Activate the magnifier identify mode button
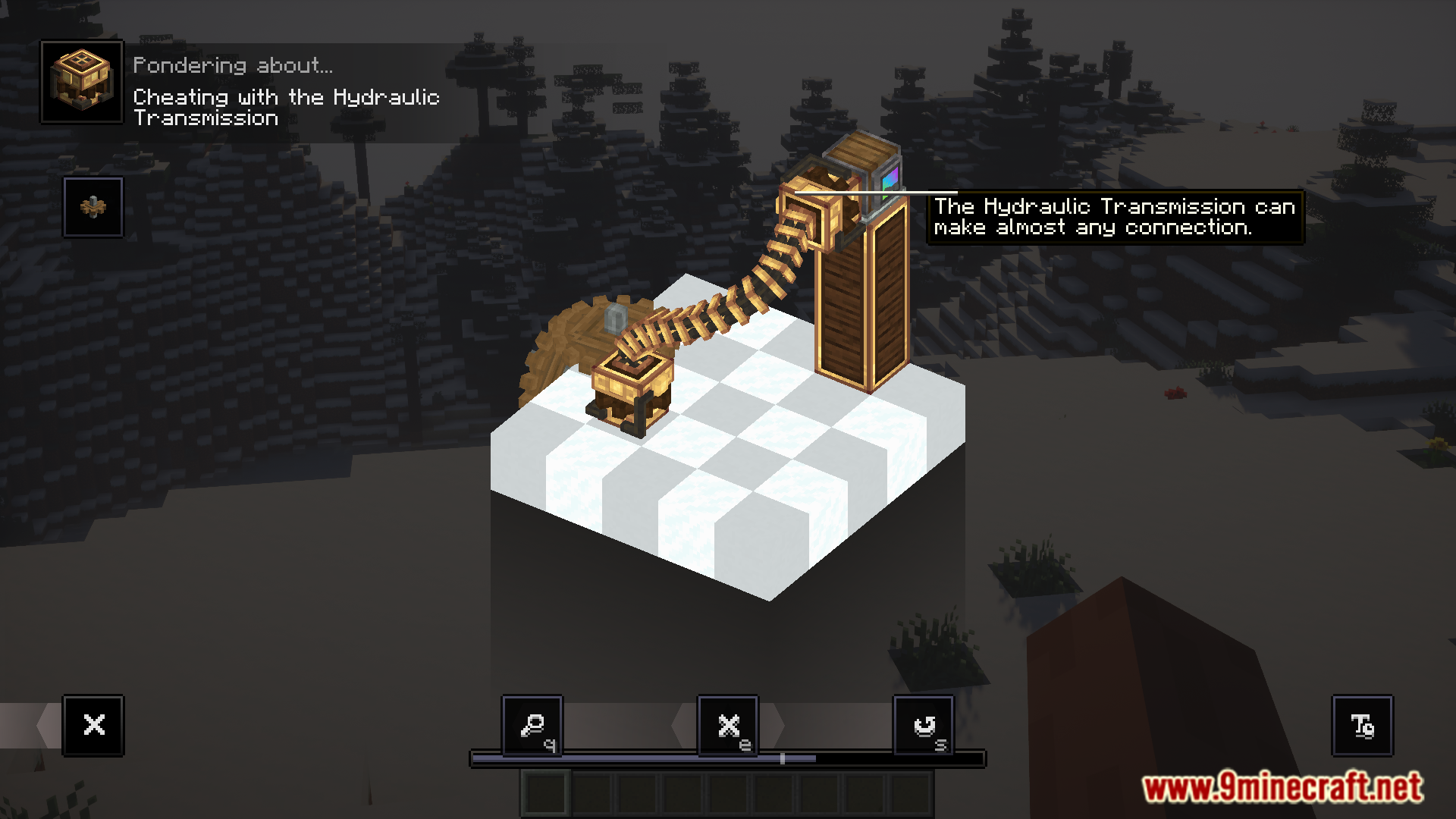 tap(532, 725)
